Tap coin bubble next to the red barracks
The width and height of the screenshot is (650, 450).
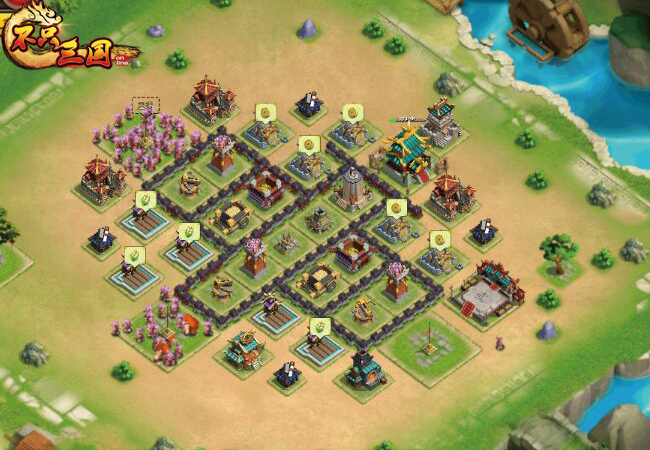click(265, 112)
